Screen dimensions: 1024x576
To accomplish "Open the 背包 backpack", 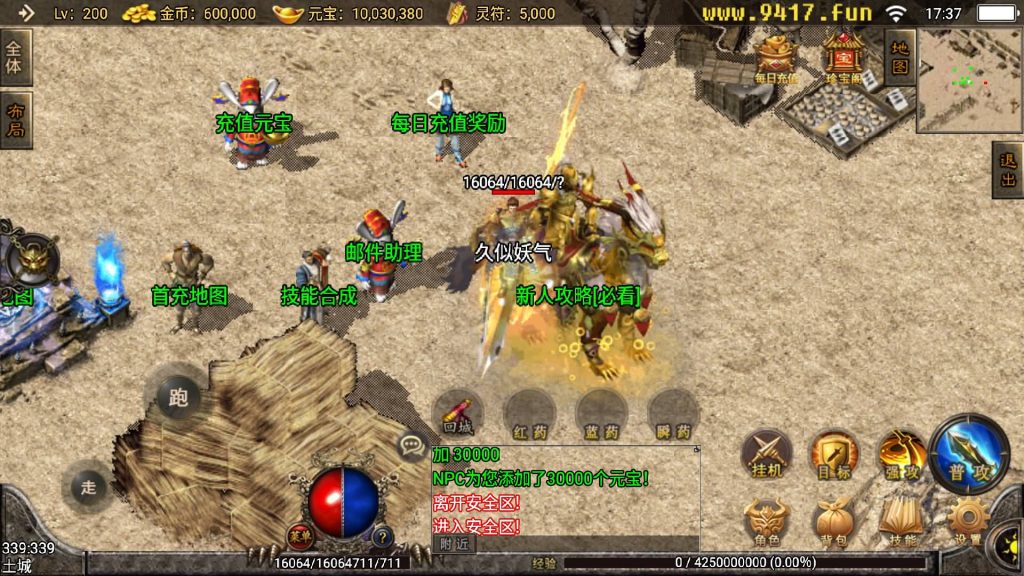I will point(833,522).
